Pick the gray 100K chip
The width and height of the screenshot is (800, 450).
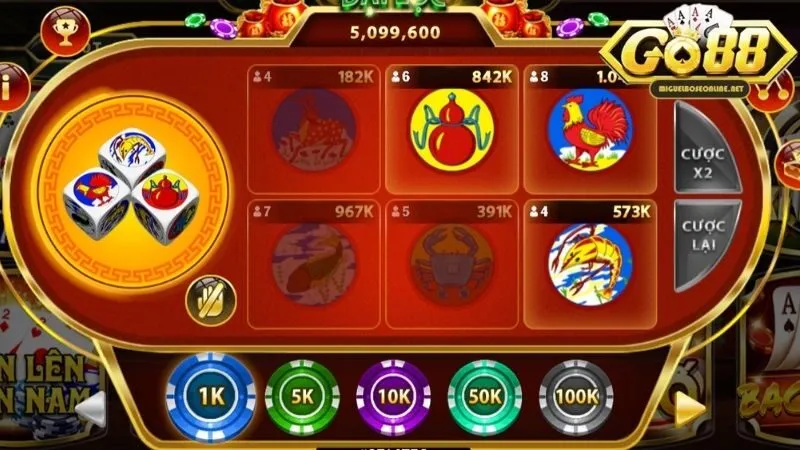tap(576, 396)
